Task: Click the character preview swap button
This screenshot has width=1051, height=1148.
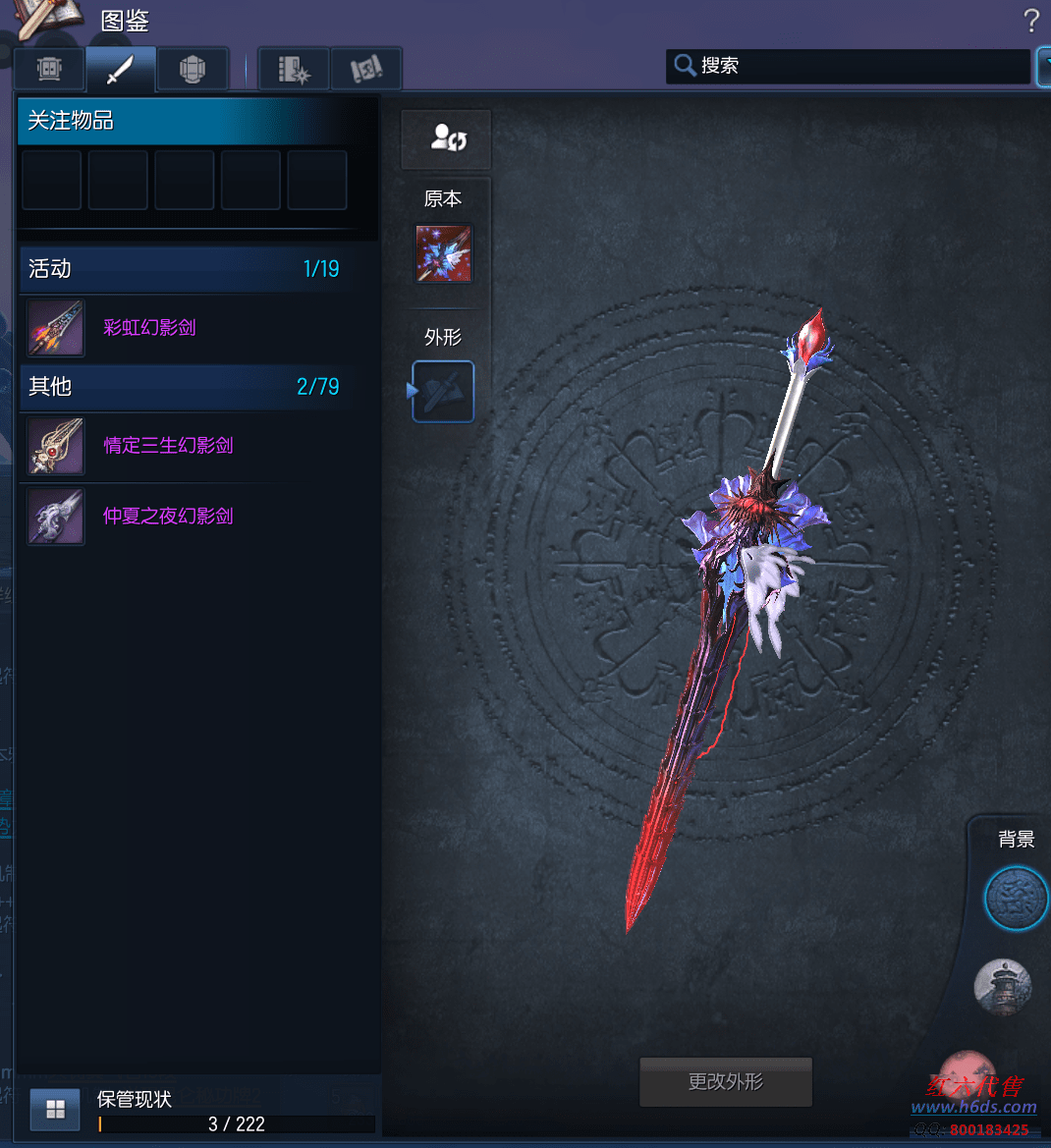Action: [x=446, y=138]
